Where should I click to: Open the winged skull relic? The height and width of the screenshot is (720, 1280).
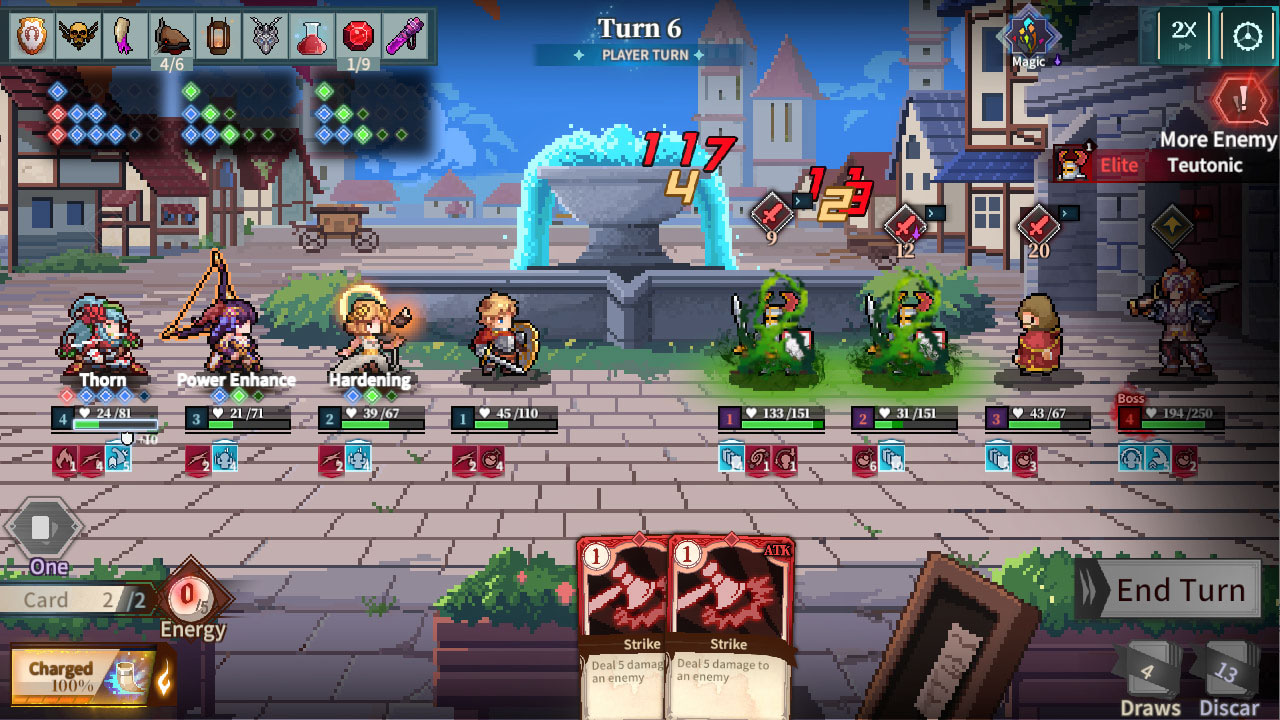79,35
